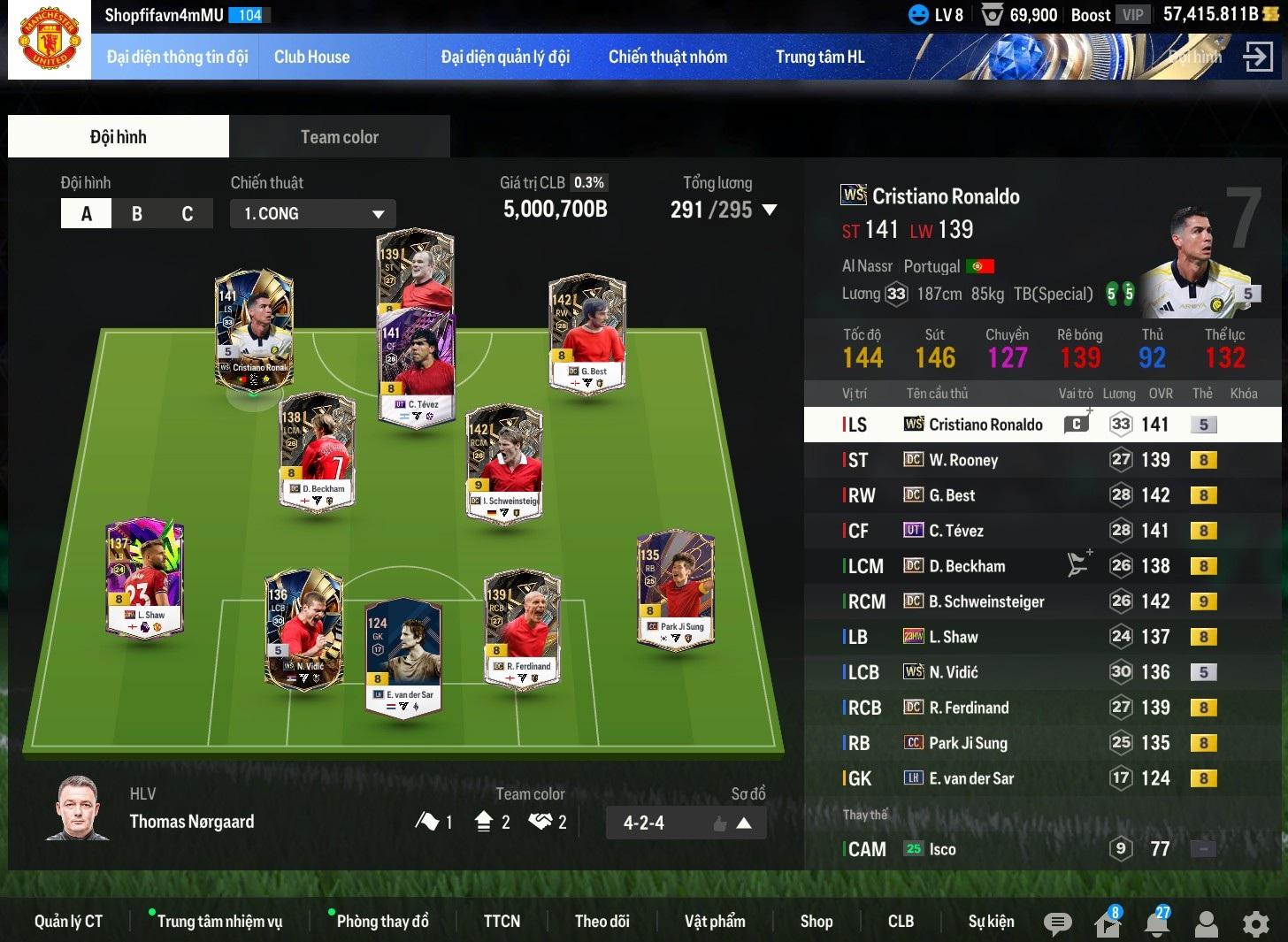Open the Shop from bottom bar

(x=816, y=921)
